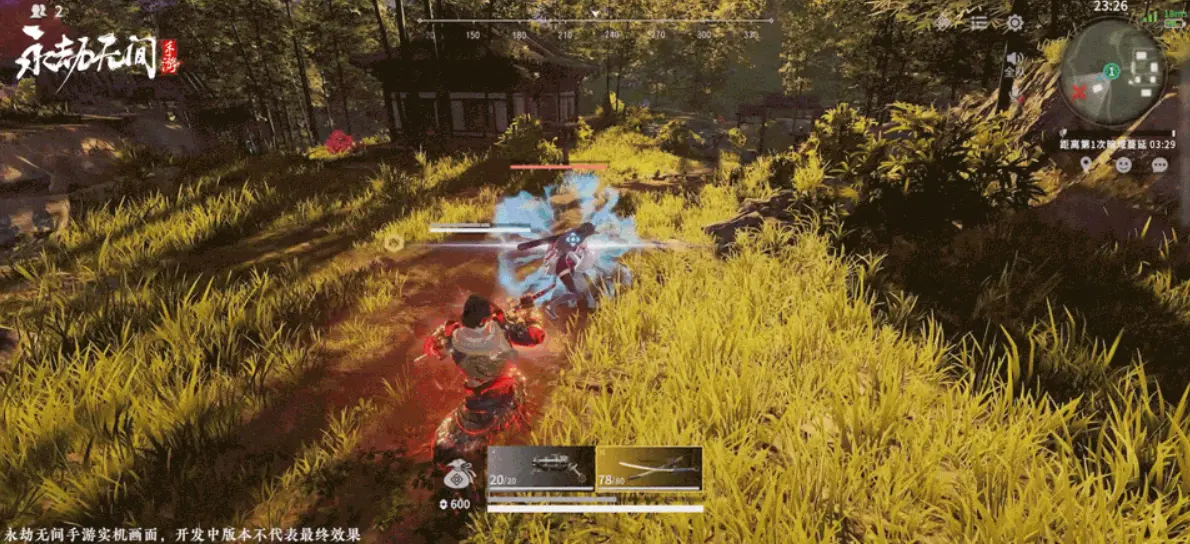Expand the circular minimap

tap(1112, 72)
